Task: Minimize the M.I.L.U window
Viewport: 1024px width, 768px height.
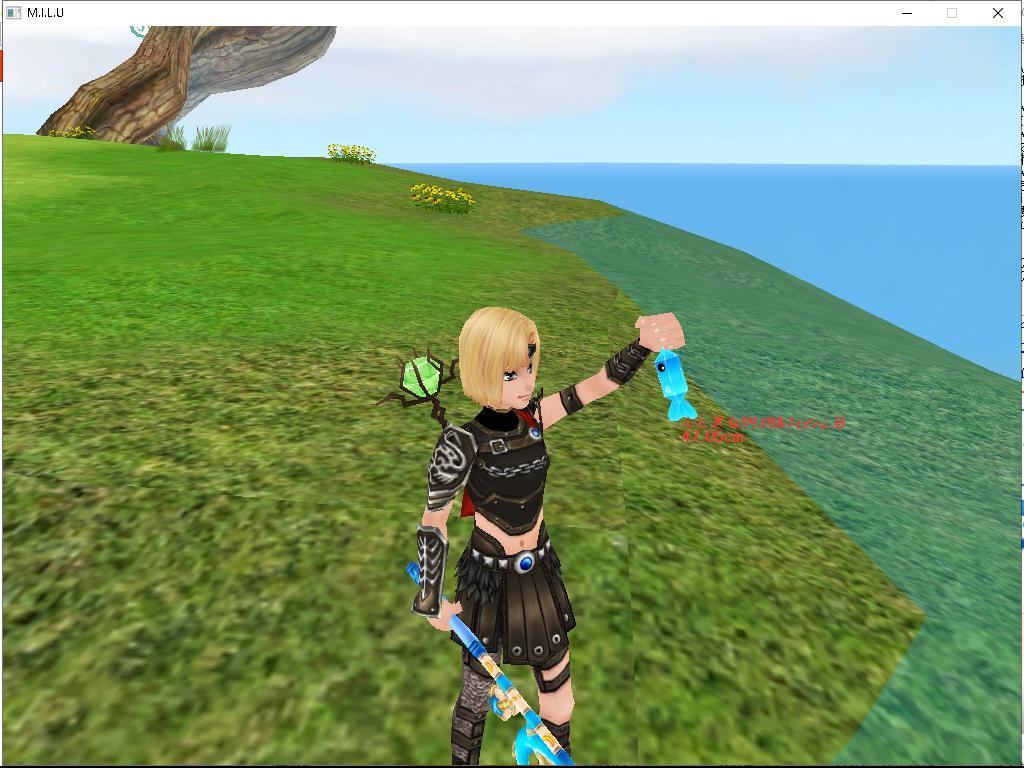Action: click(907, 13)
